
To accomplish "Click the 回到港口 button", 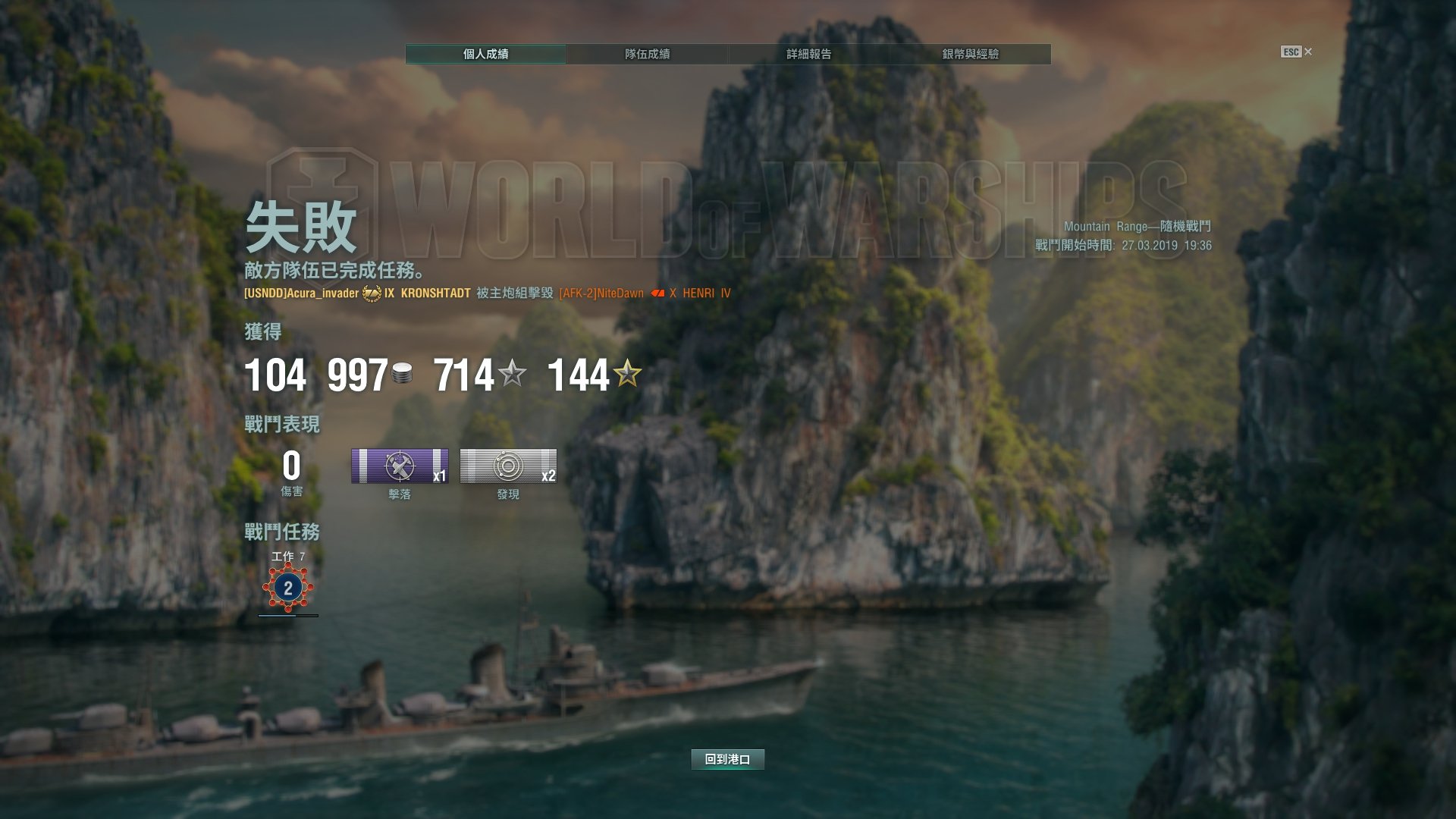I will 727,759.
